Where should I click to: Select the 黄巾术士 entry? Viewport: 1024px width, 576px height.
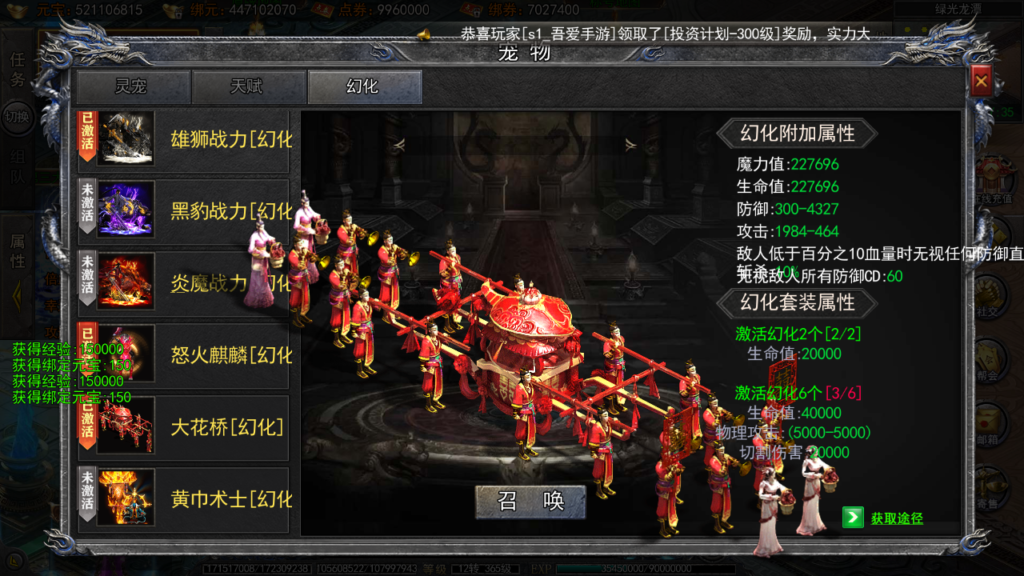[184, 498]
